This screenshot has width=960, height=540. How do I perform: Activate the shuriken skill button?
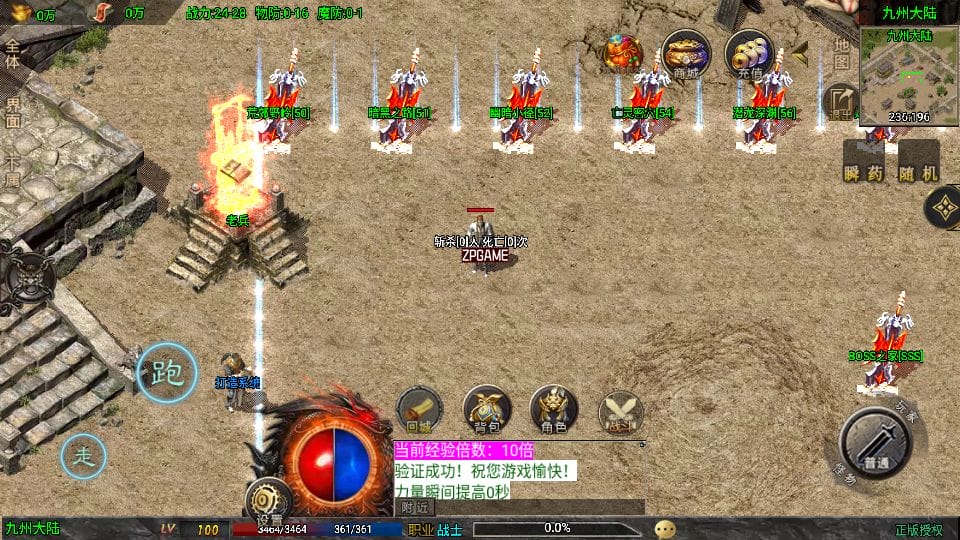click(x=942, y=209)
